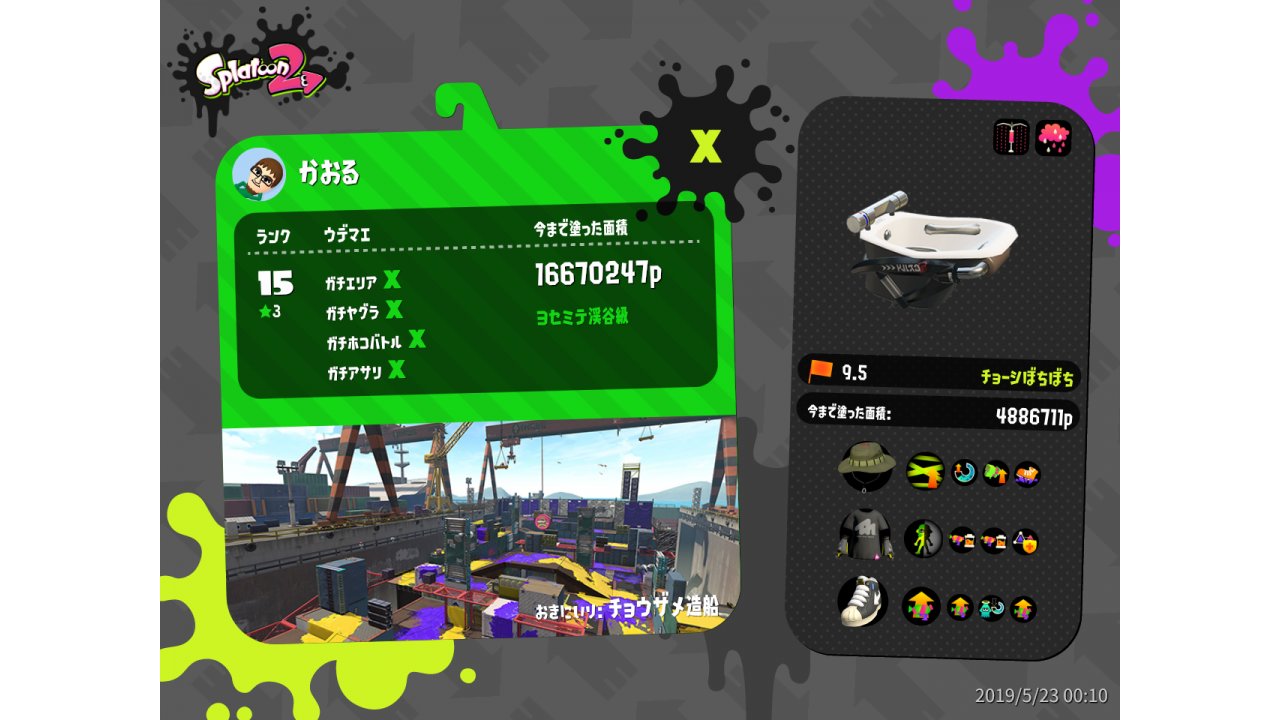1280x720 pixels.
Task: Click the shirt's green ninja squid ability
Action: tap(923, 539)
